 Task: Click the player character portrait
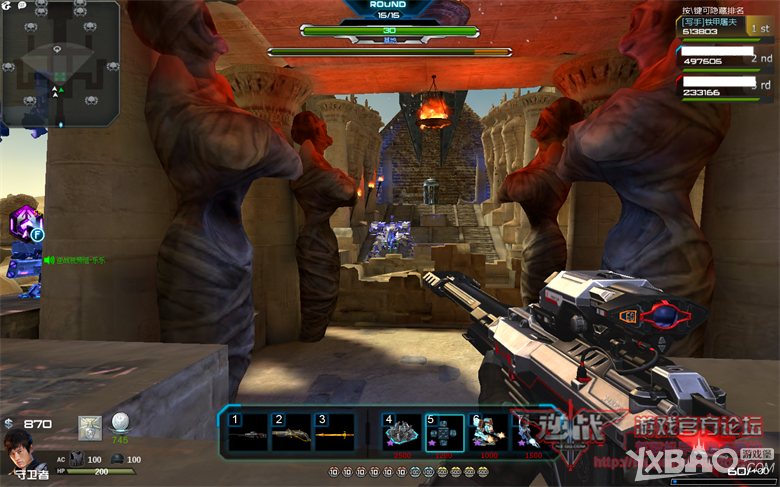[x=19, y=448]
